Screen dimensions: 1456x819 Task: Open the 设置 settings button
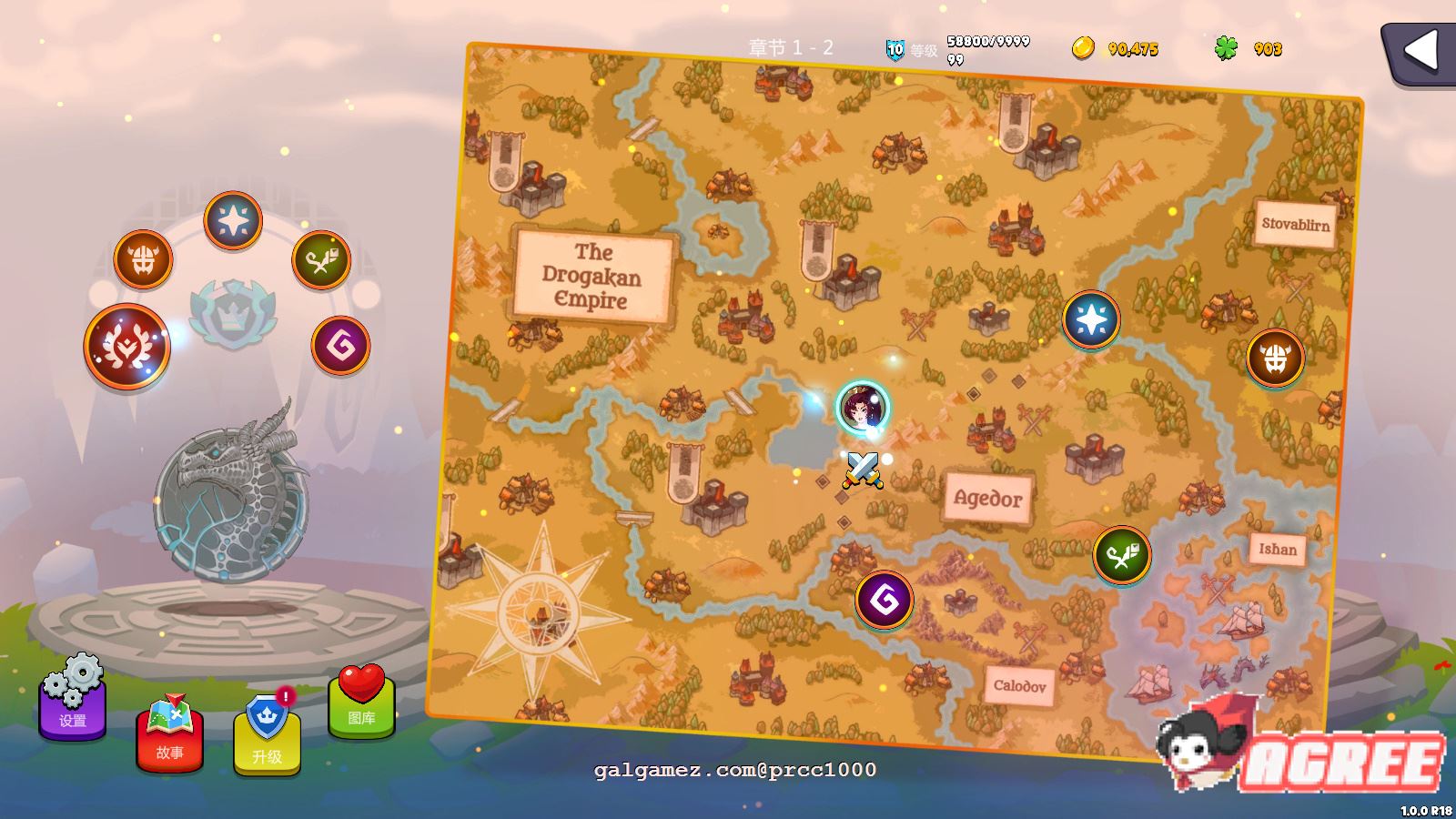pos(73,703)
